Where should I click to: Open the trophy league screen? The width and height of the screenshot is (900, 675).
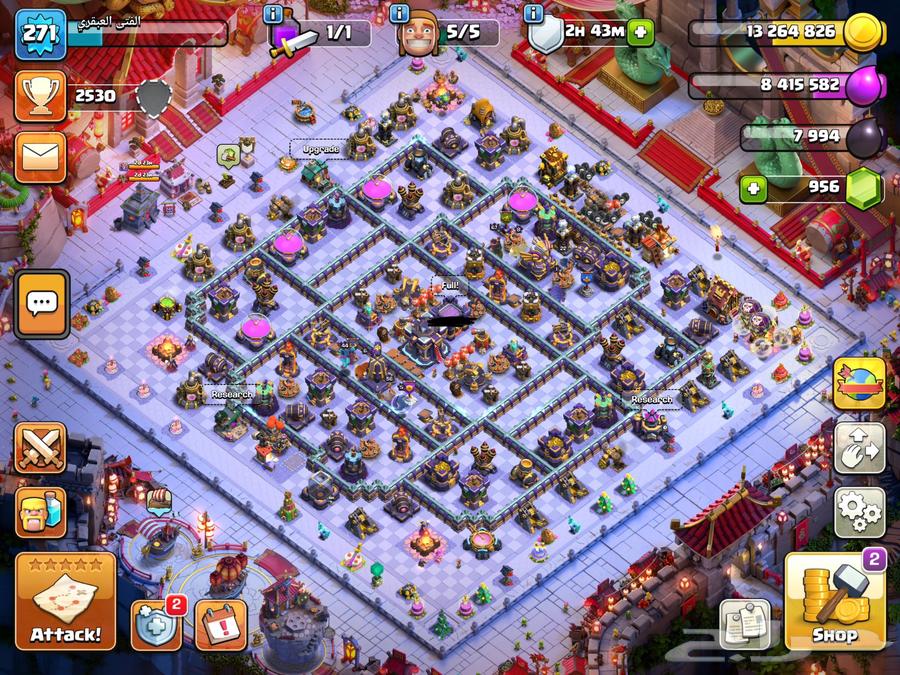click(x=40, y=96)
